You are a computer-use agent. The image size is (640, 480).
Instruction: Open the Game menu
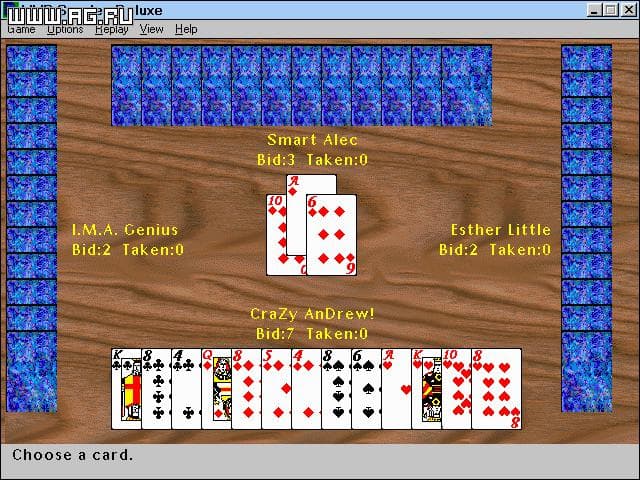coord(21,29)
